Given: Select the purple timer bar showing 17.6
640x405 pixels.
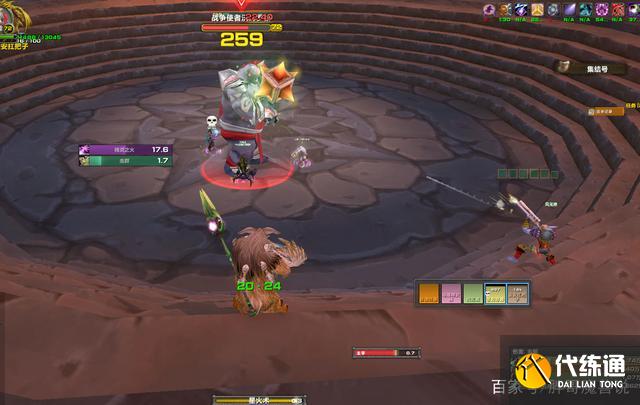Looking at the screenshot, I should (x=125, y=150).
